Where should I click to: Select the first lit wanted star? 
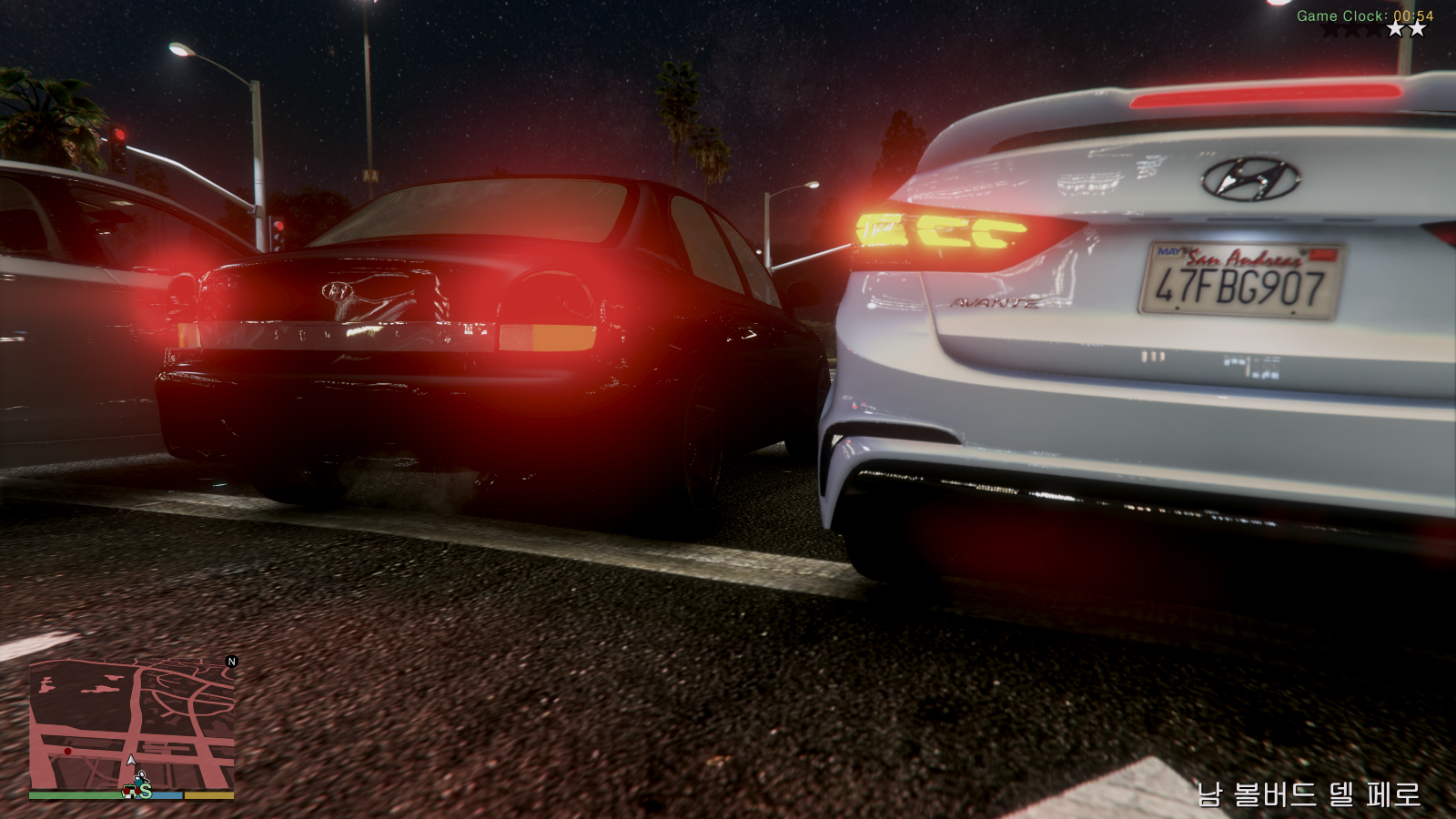tap(1396, 29)
